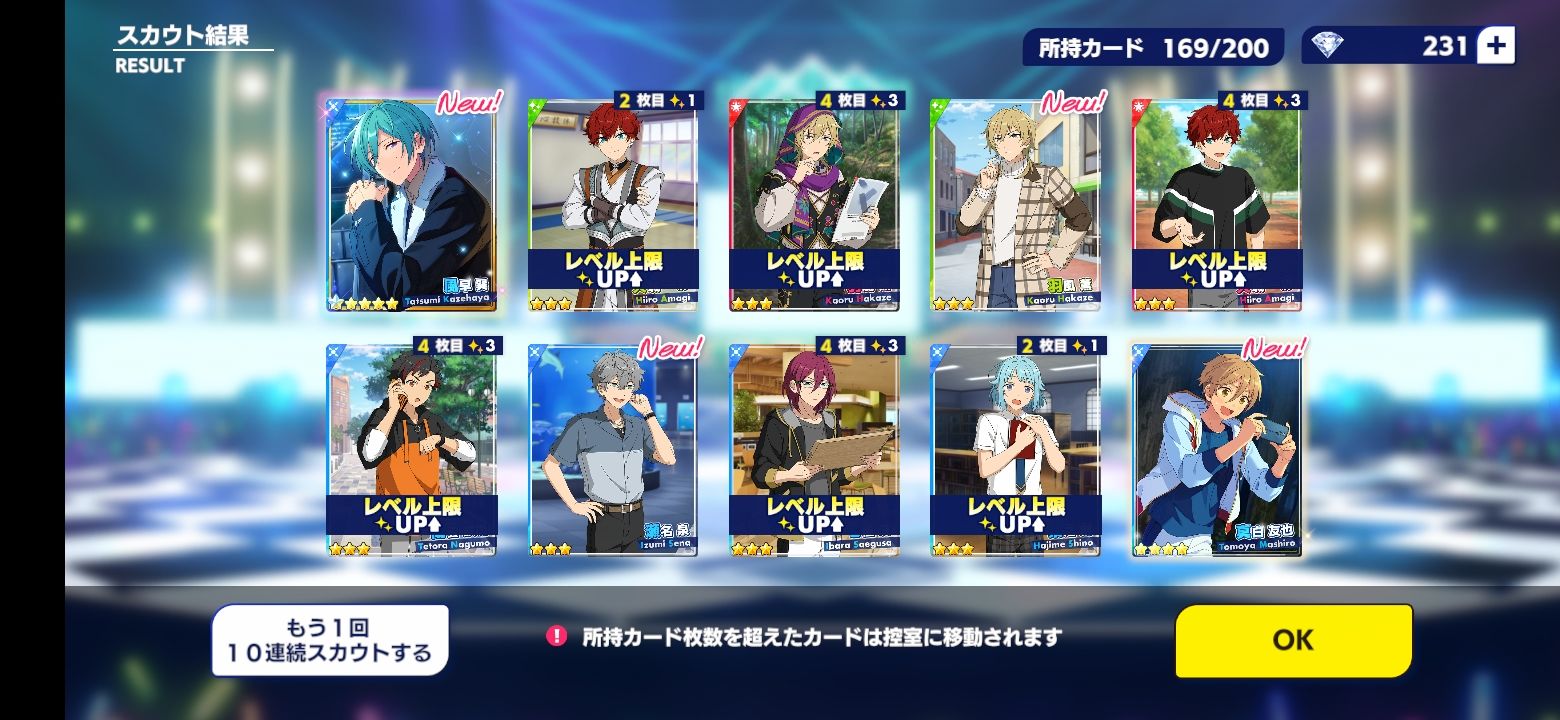Tap the plus button beside the diamond count
Viewport: 1560px width, 720px height.
point(1496,45)
